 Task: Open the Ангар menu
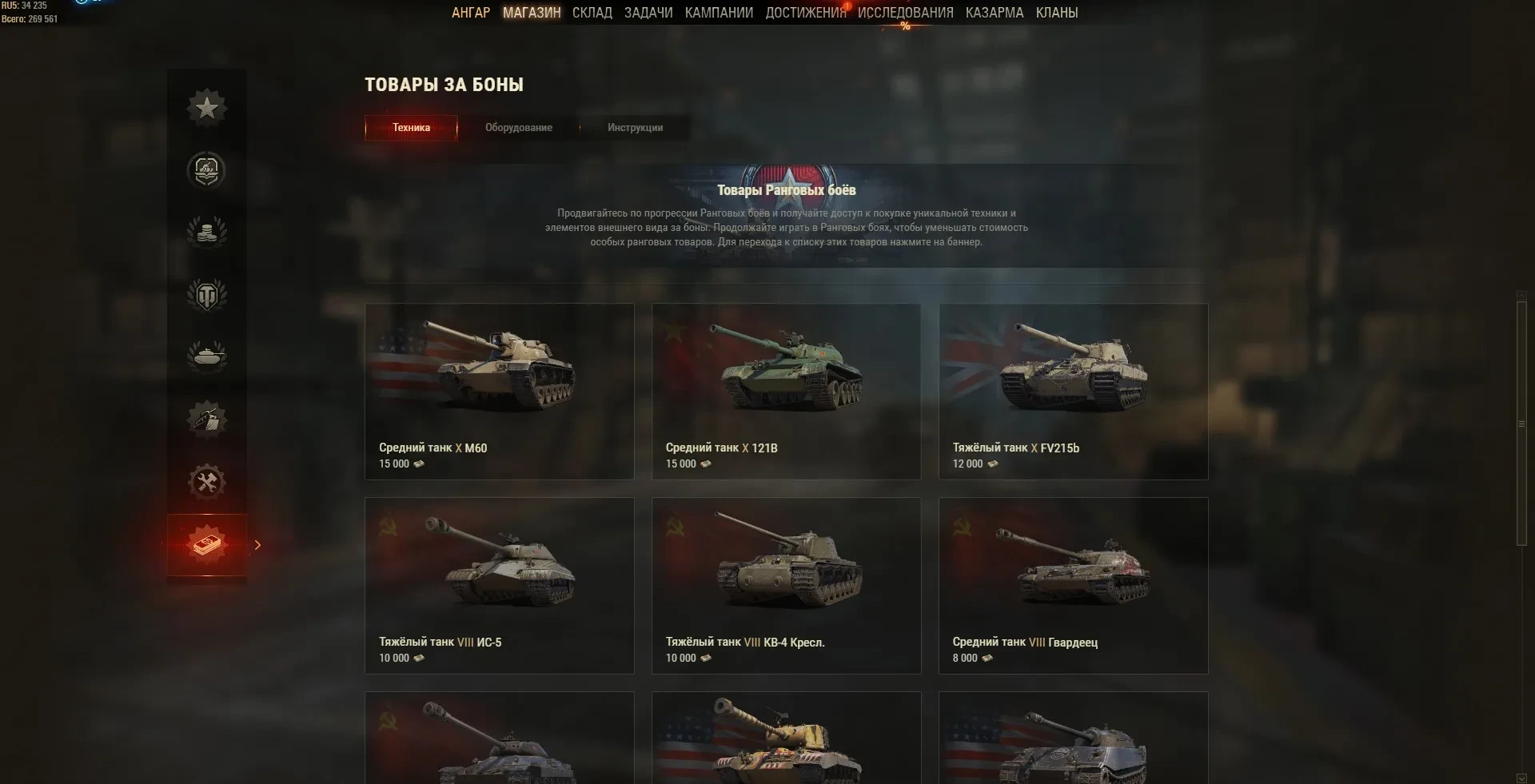point(470,13)
